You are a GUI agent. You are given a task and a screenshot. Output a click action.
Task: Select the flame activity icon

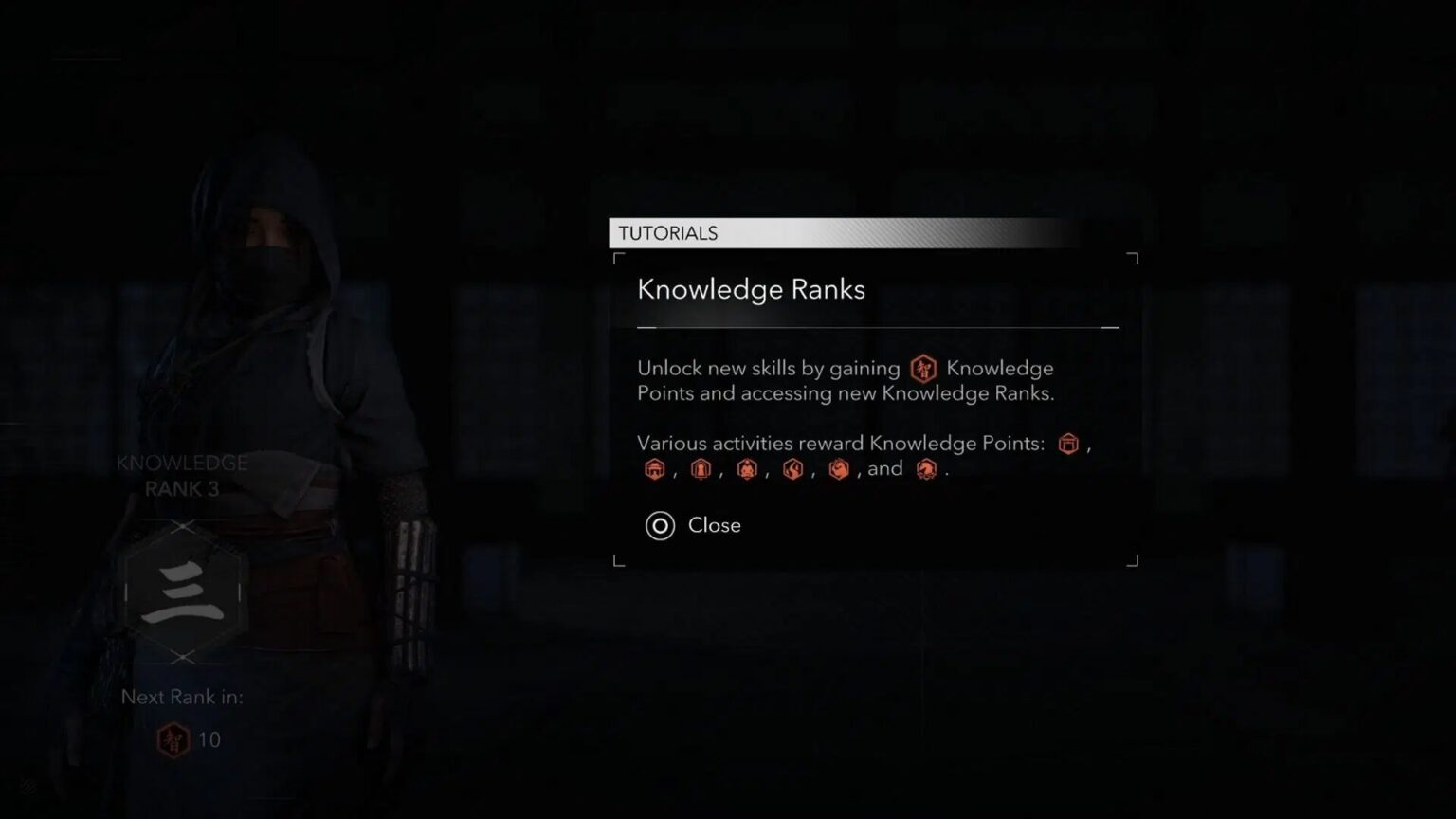[x=792, y=469]
